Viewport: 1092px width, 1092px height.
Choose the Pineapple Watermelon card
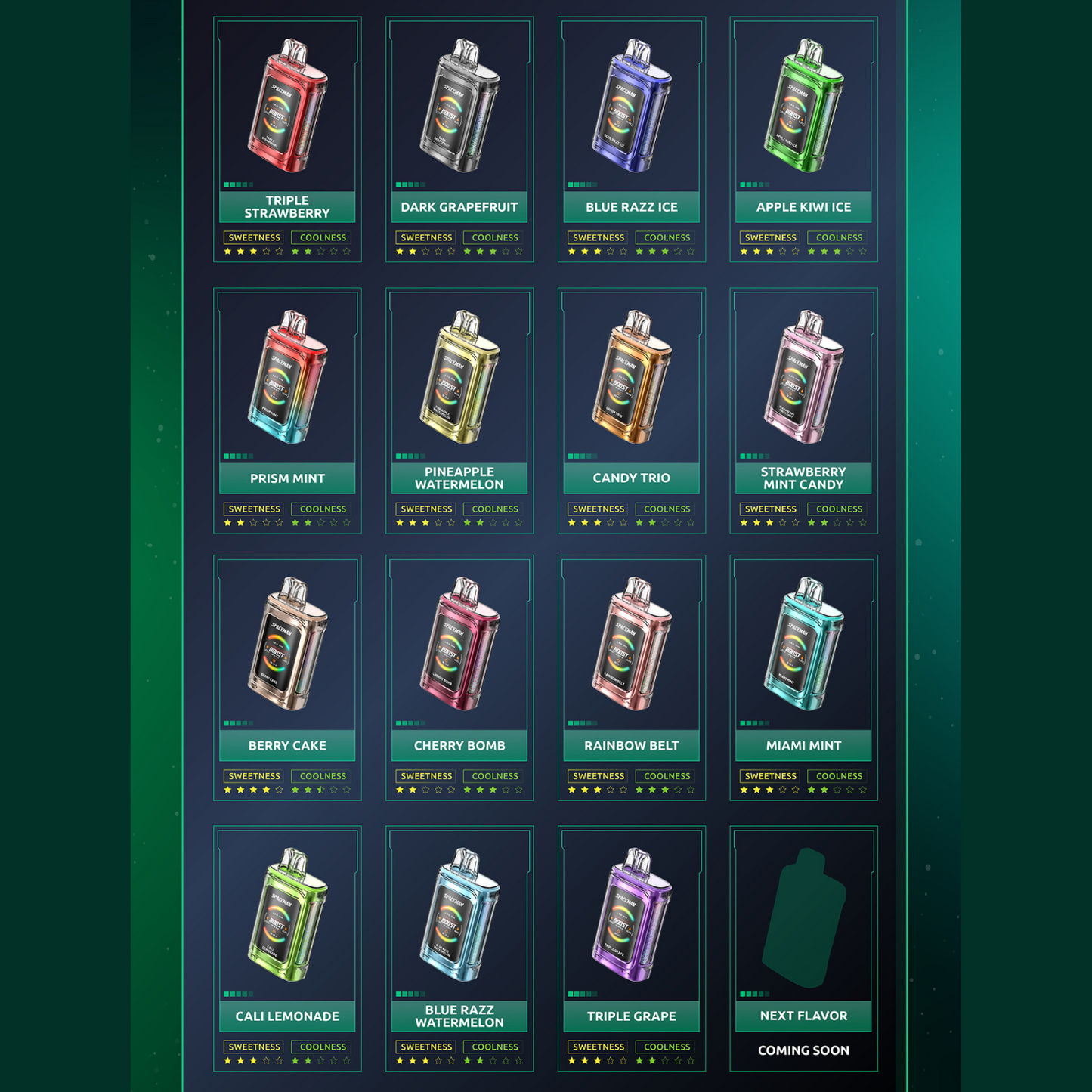pyautogui.click(x=459, y=410)
